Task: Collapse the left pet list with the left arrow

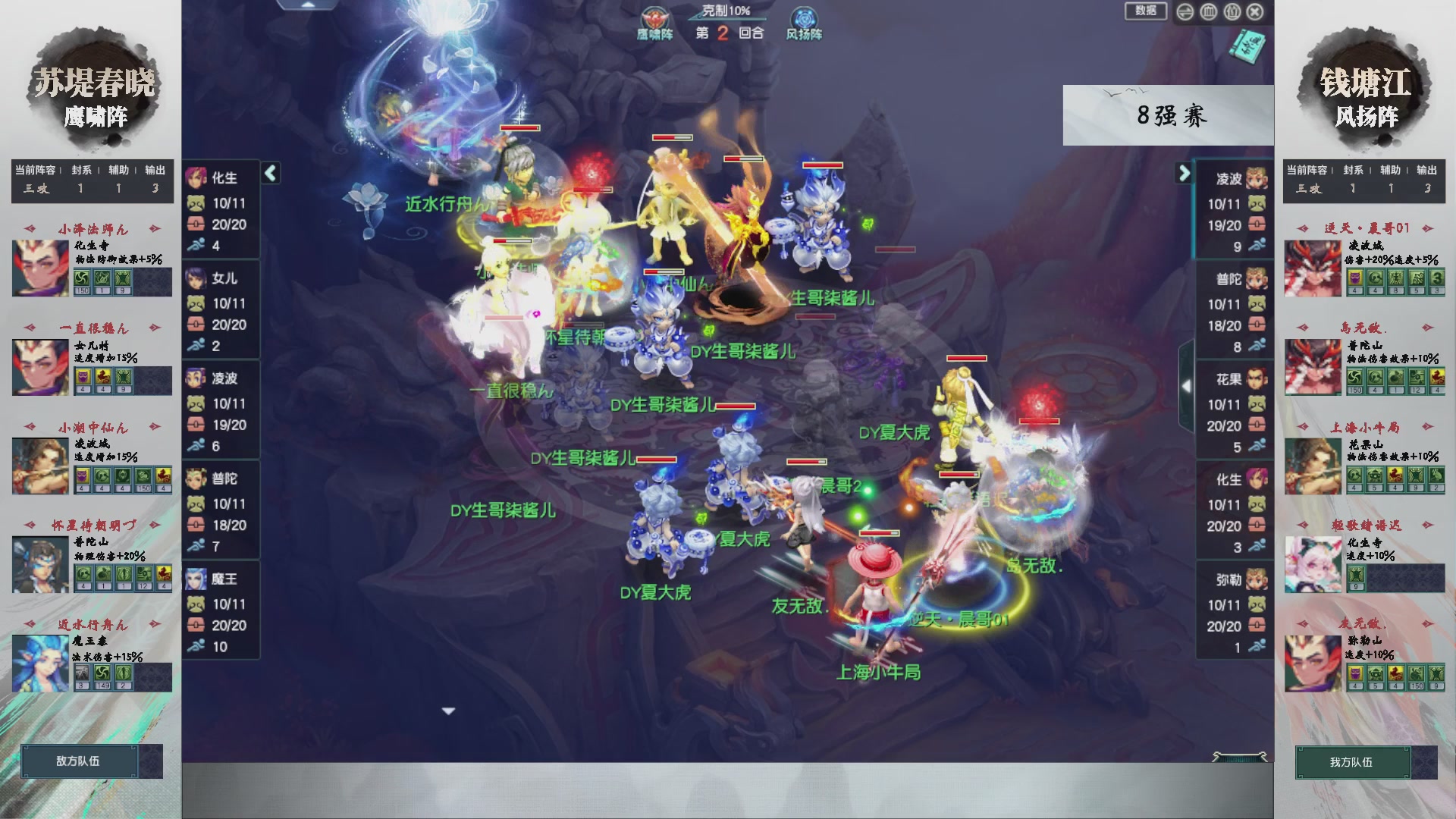Action: click(x=270, y=174)
